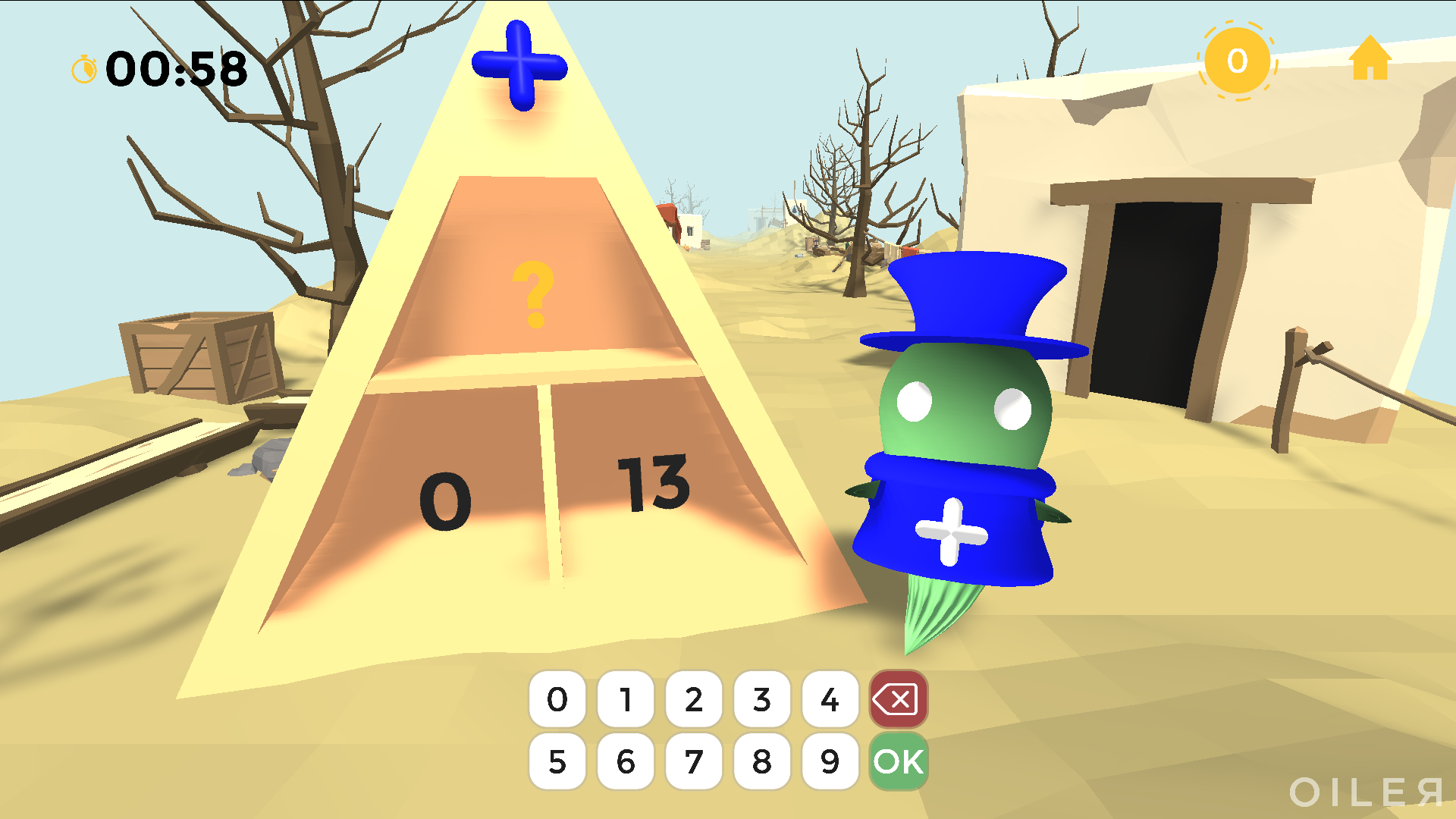
Task: Click the number 4 key
Action: [830, 699]
